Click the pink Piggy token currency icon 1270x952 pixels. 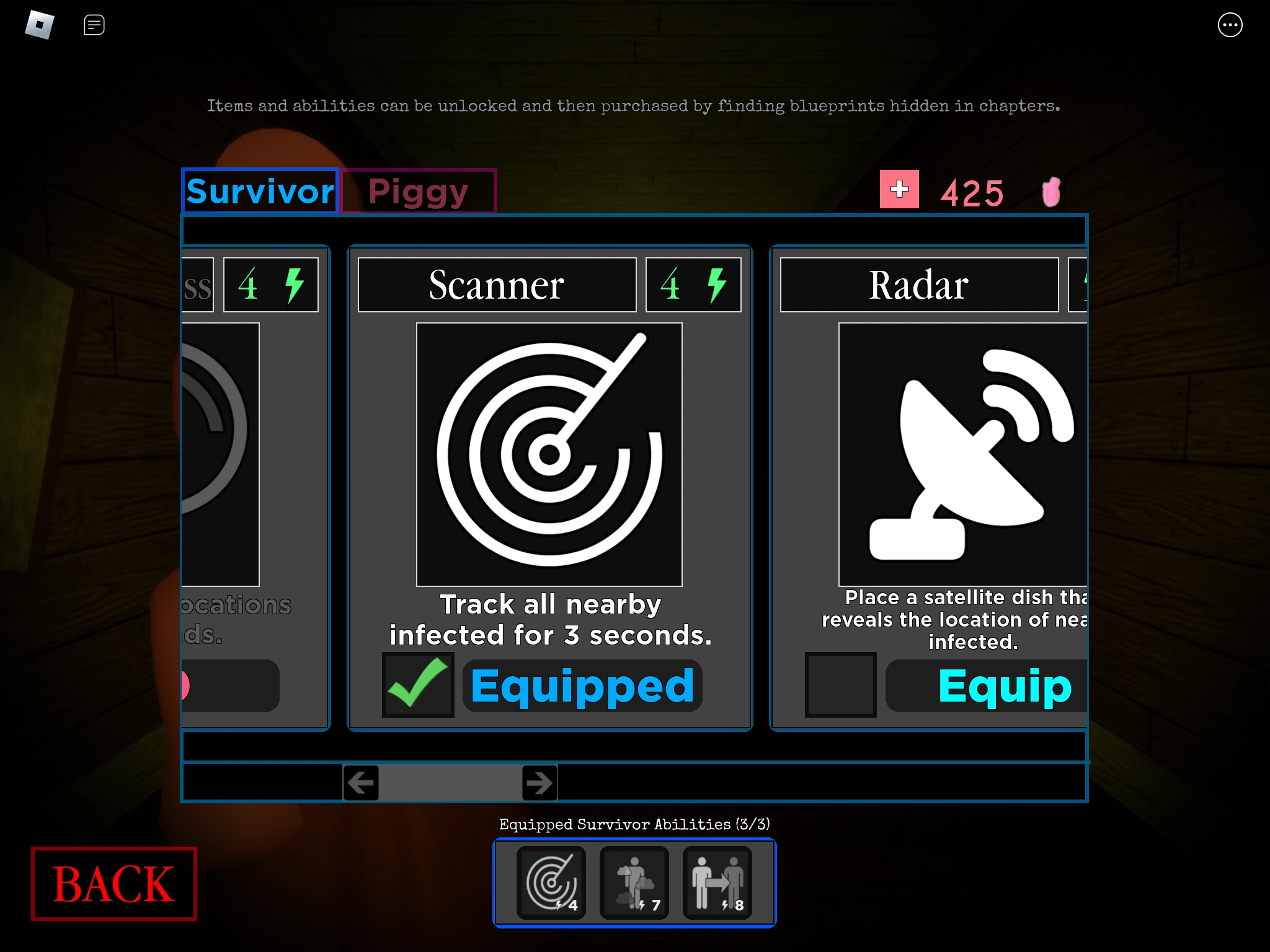pos(1051,191)
